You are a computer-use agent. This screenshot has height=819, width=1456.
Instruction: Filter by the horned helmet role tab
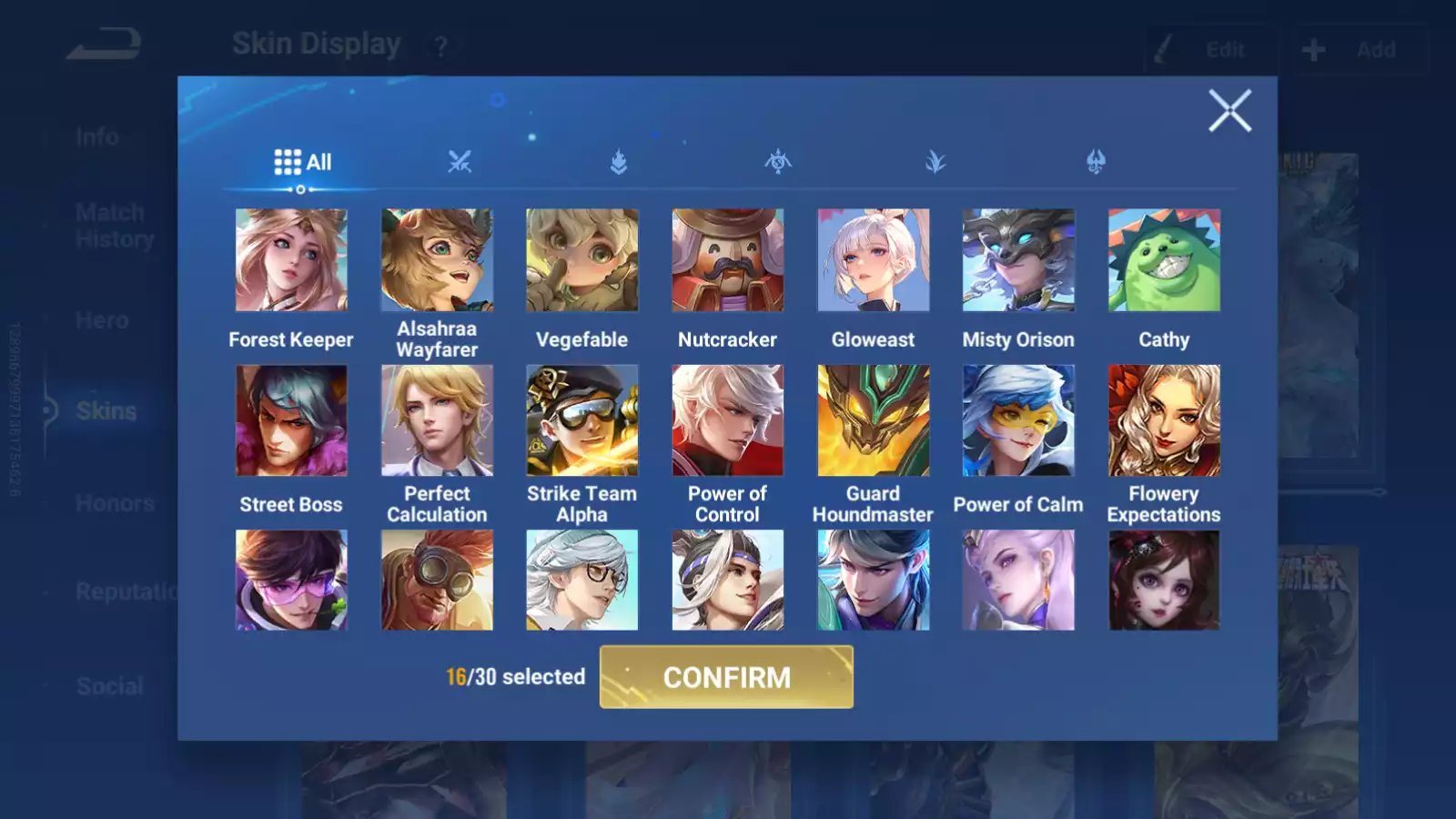coord(1096,163)
